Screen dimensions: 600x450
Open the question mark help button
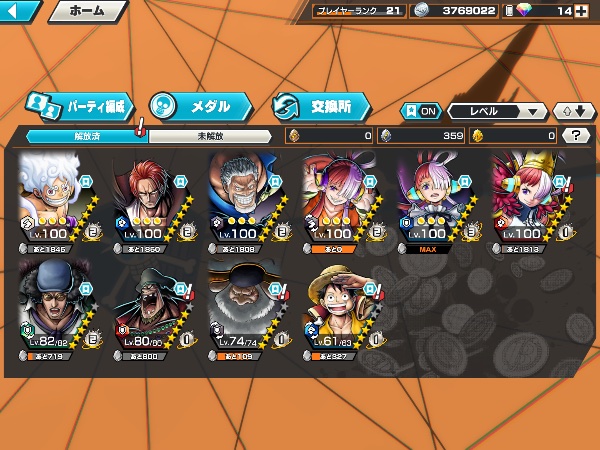pyautogui.click(x=576, y=135)
